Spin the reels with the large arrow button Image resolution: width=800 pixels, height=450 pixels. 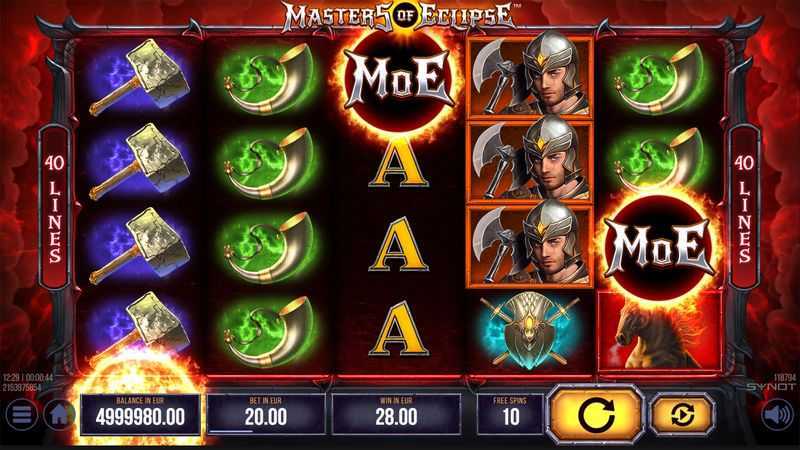click(594, 413)
